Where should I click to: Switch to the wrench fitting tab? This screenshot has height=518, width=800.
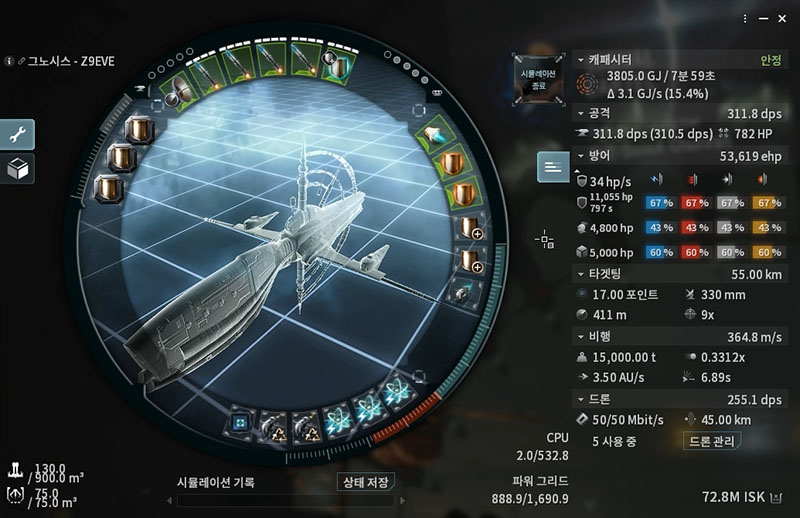pyautogui.click(x=18, y=135)
